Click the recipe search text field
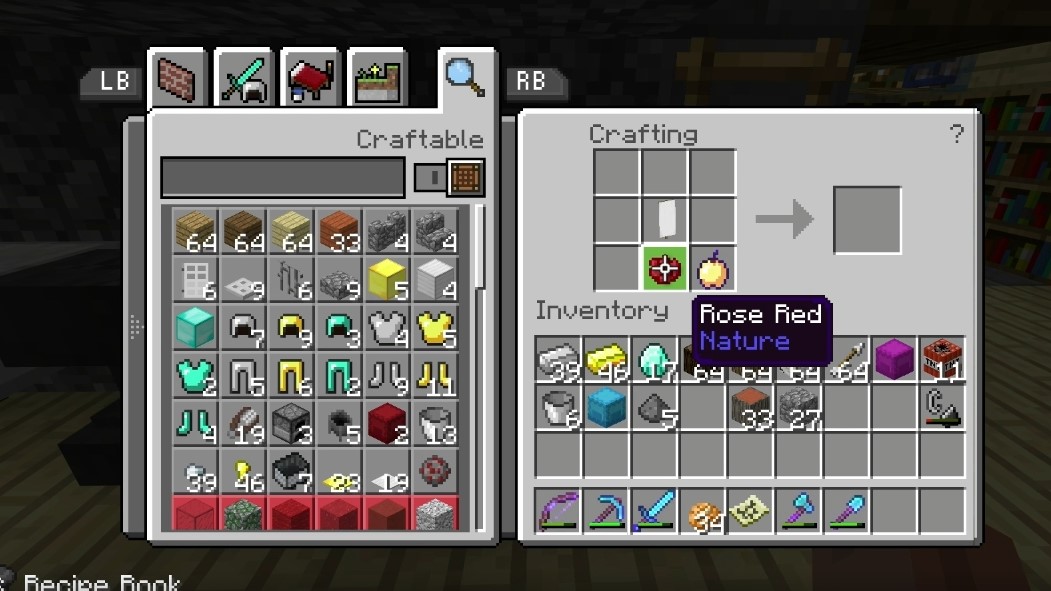Viewport: 1051px width, 591px height. (x=283, y=178)
